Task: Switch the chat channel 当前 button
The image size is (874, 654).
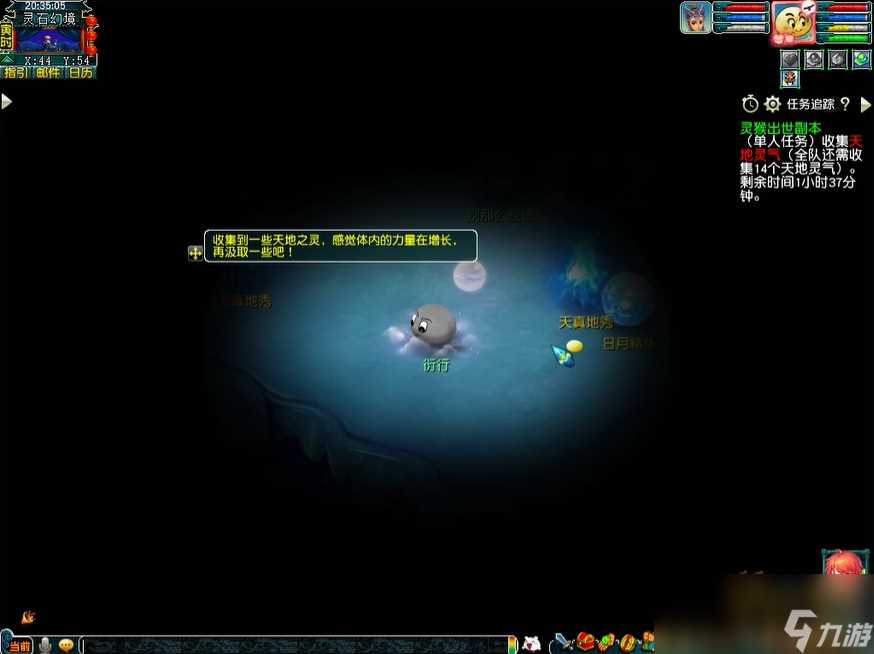Action: tap(19, 645)
